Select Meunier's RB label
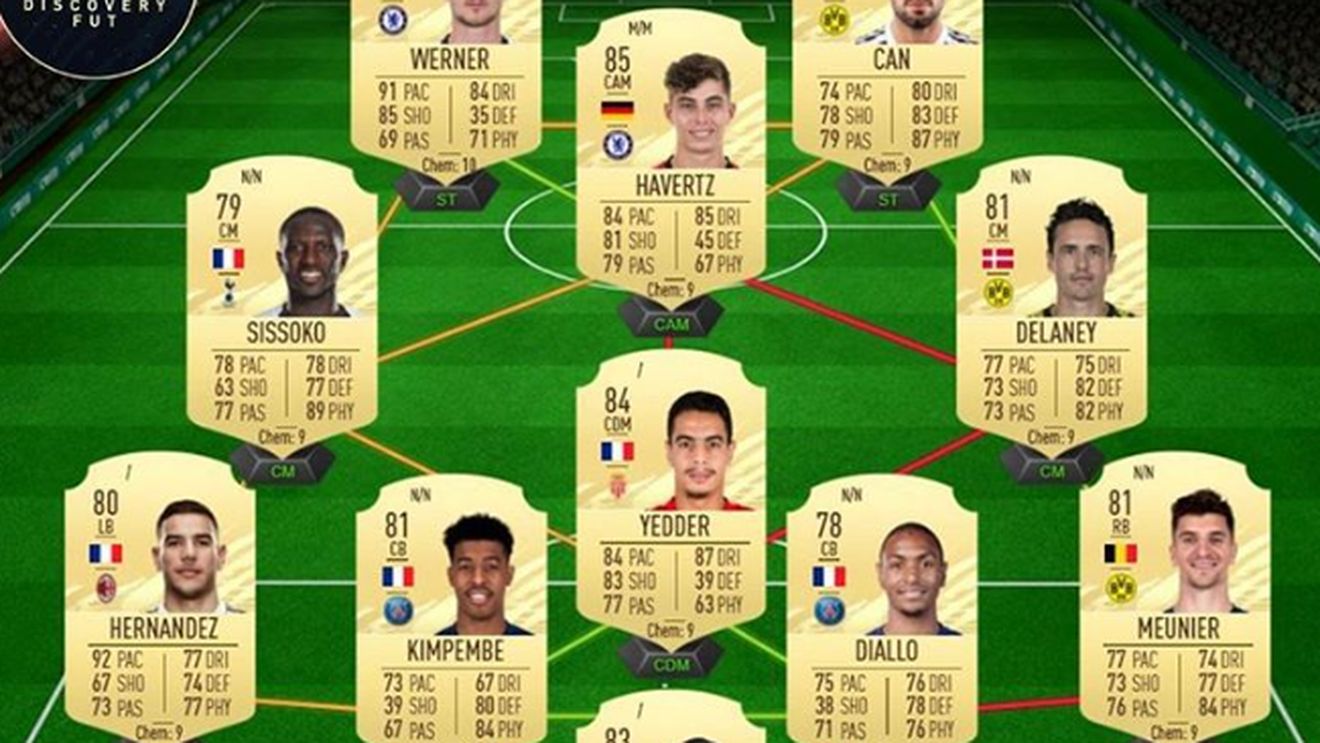1320x743 pixels. [1121, 525]
